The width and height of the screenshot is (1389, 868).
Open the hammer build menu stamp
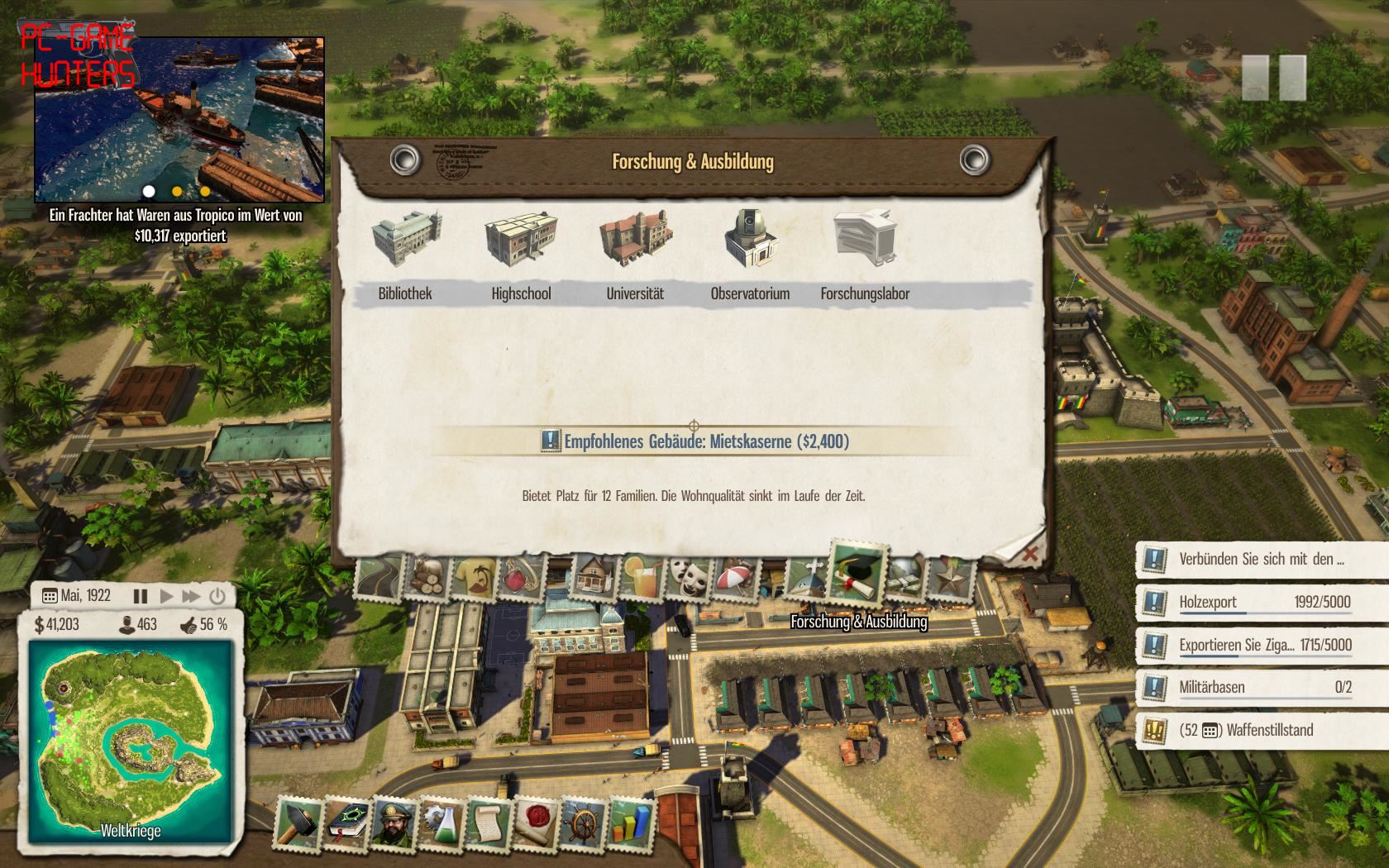[298, 823]
